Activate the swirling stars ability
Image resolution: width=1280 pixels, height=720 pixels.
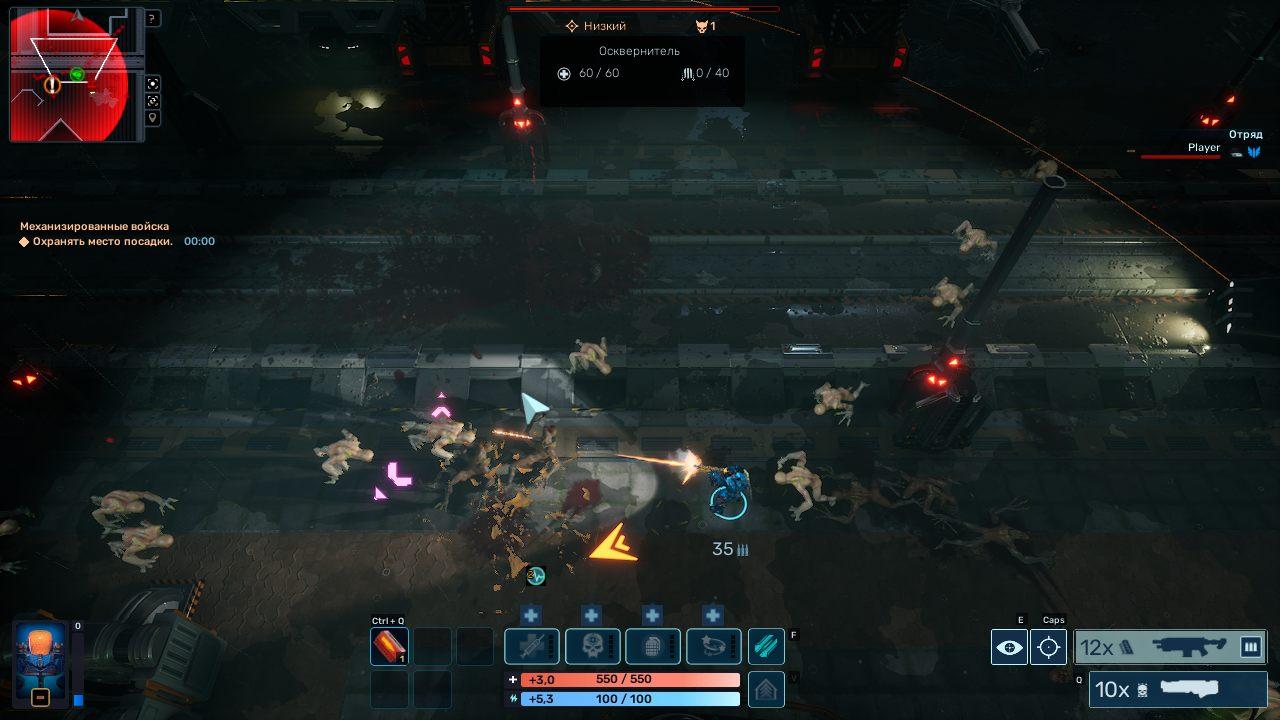click(713, 647)
